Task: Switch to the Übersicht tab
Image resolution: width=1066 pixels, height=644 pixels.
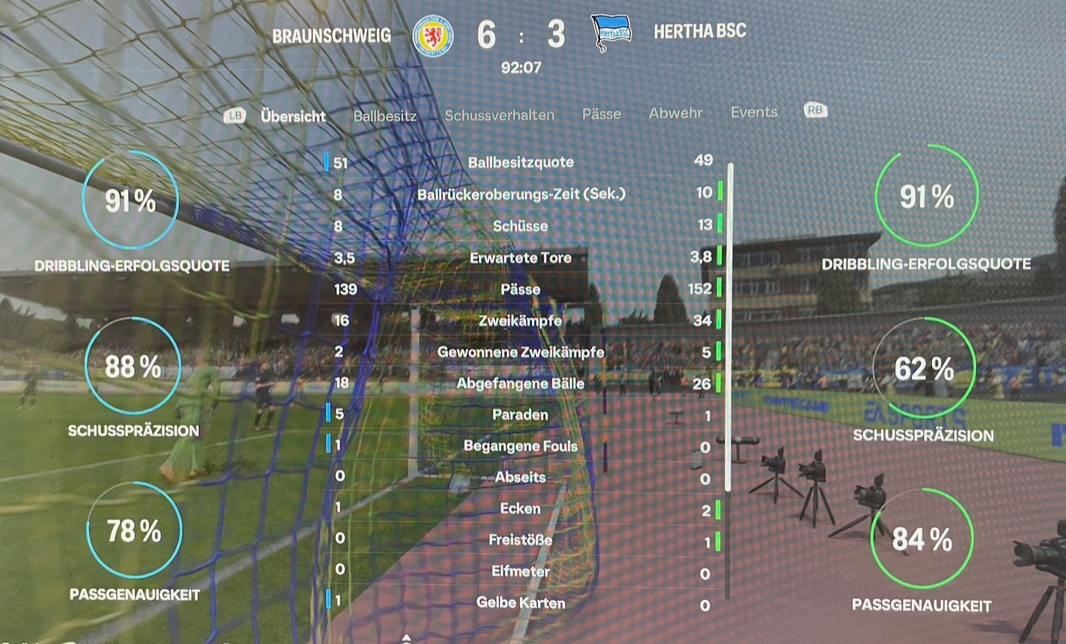Action: (293, 116)
